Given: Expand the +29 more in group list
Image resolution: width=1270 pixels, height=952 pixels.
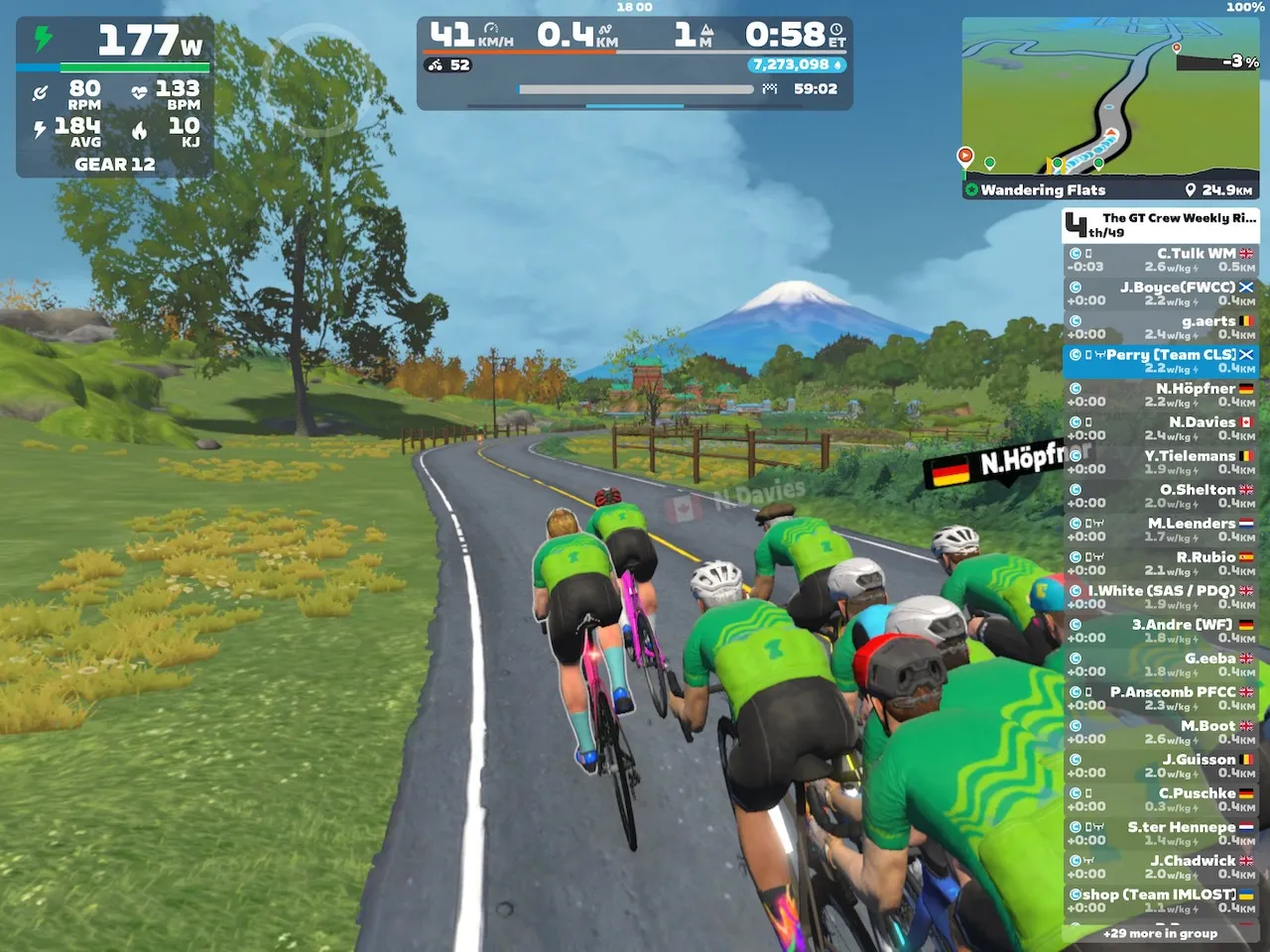Looking at the screenshot, I should coord(1161,933).
